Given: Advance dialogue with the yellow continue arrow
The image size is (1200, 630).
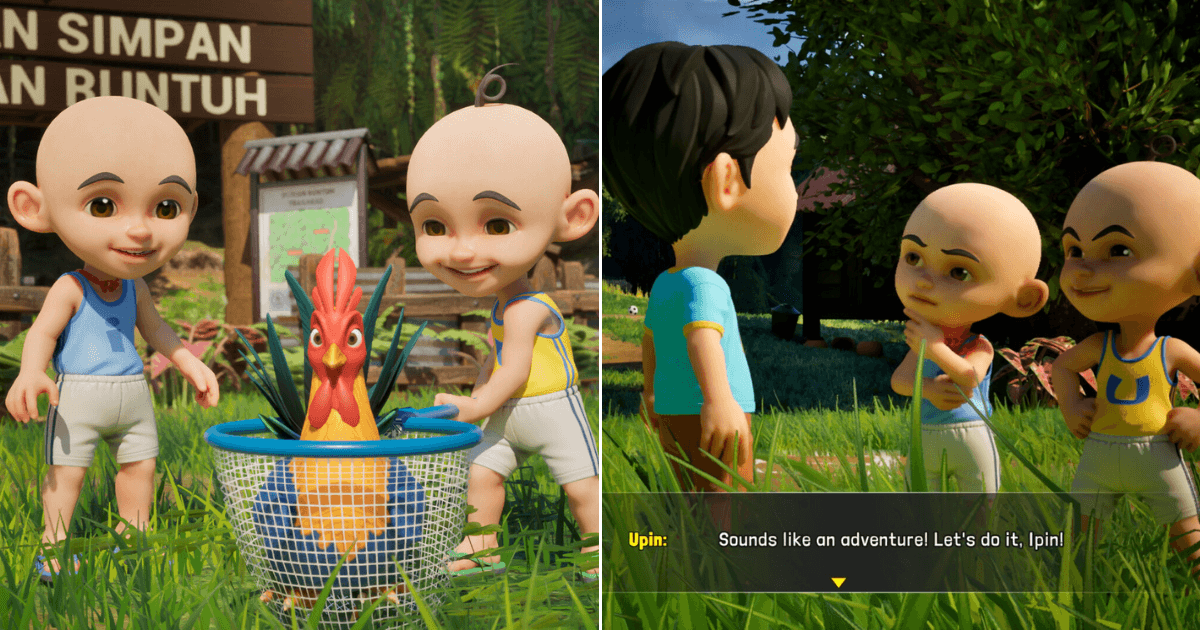Looking at the screenshot, I should 838,582.
